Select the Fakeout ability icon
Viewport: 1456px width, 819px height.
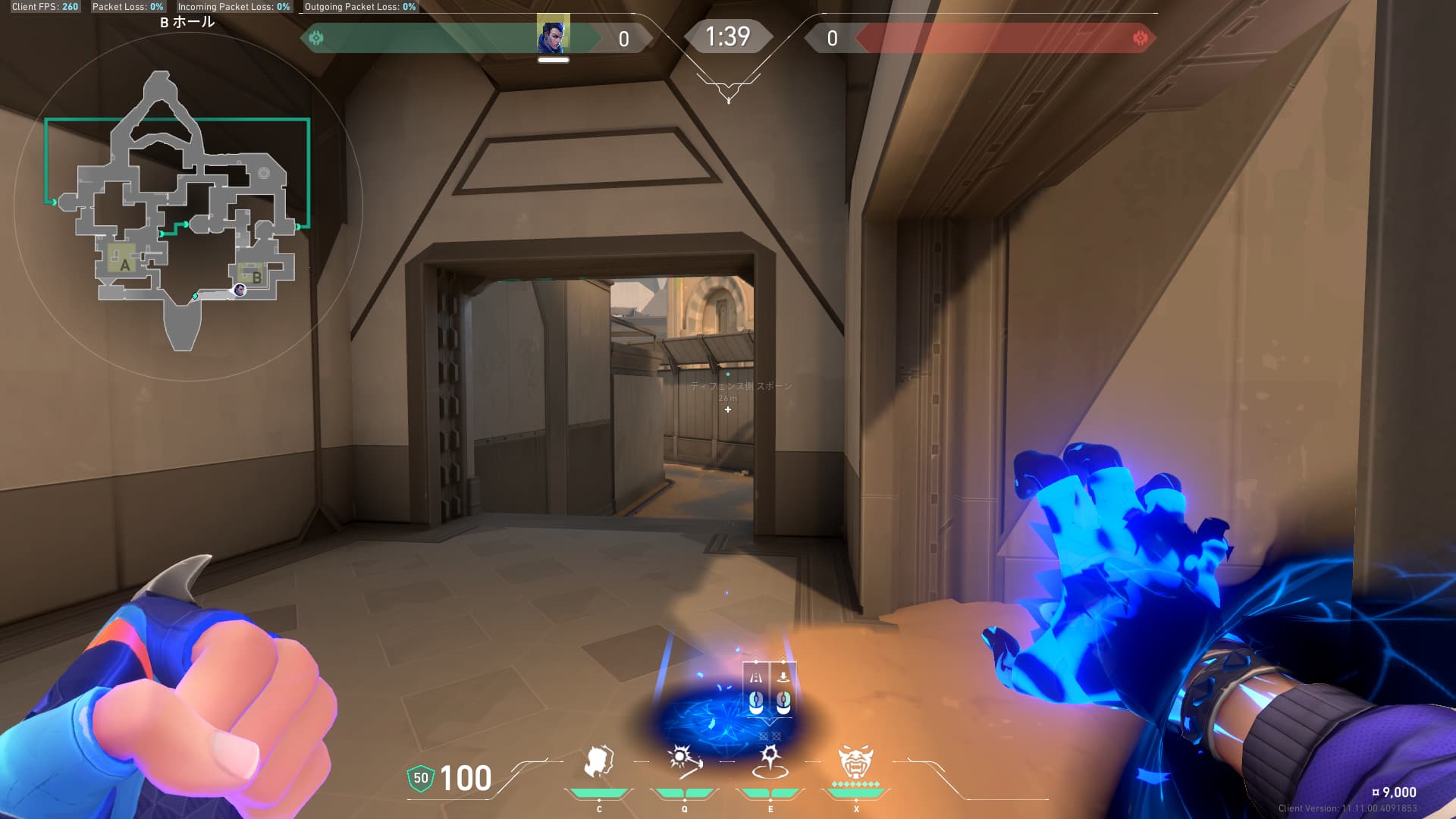[598, 761]
